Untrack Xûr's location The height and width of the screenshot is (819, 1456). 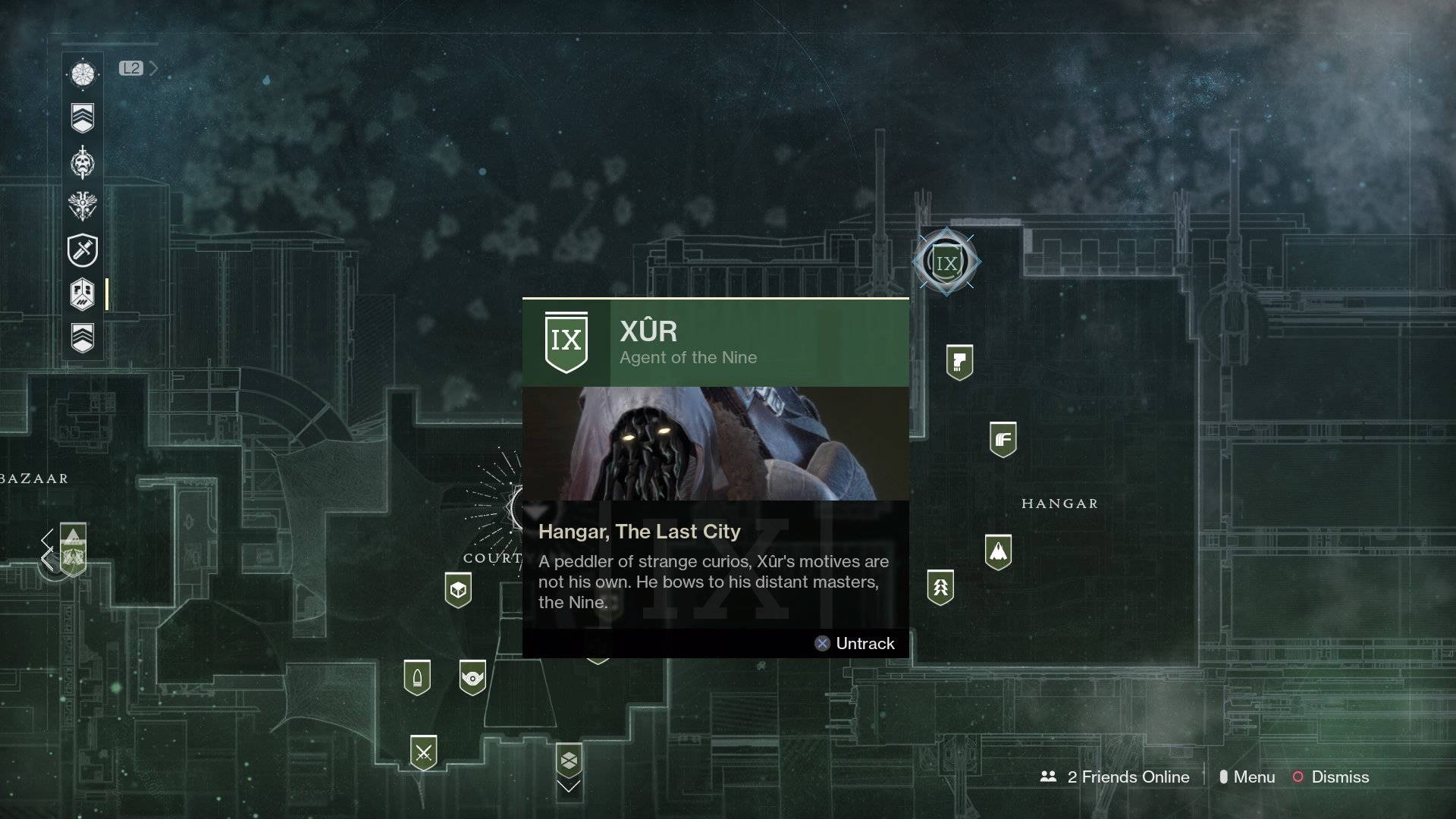click(x=855, y=643)
